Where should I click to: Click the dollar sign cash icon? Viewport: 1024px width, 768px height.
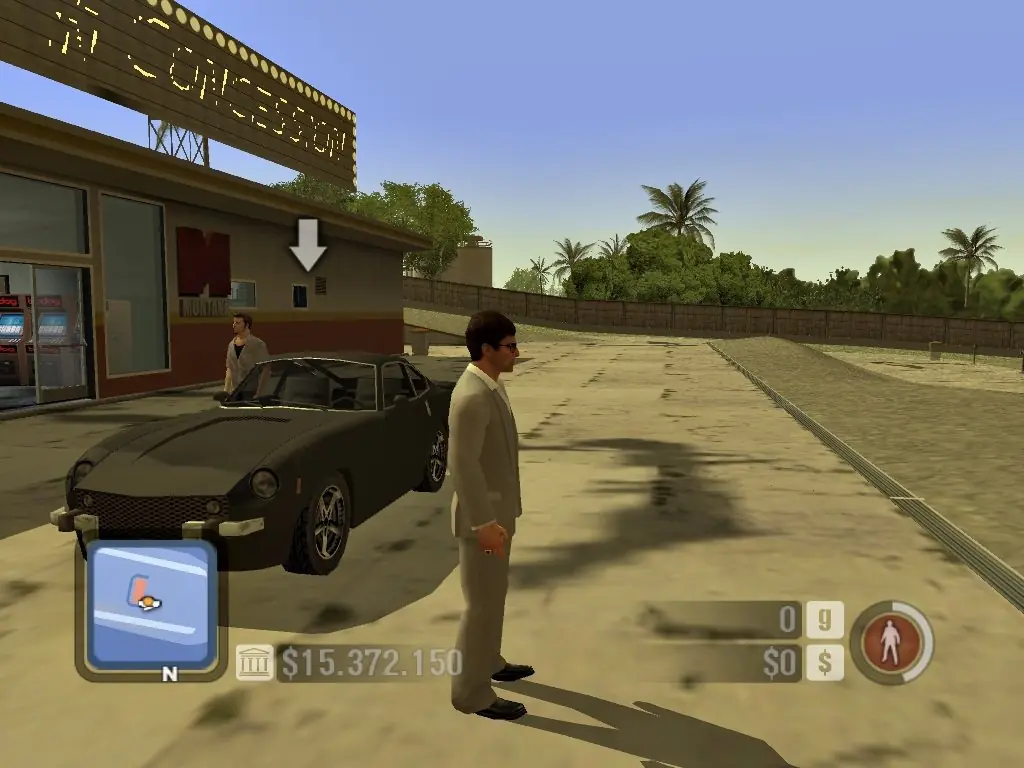click(x=825, y=662)
